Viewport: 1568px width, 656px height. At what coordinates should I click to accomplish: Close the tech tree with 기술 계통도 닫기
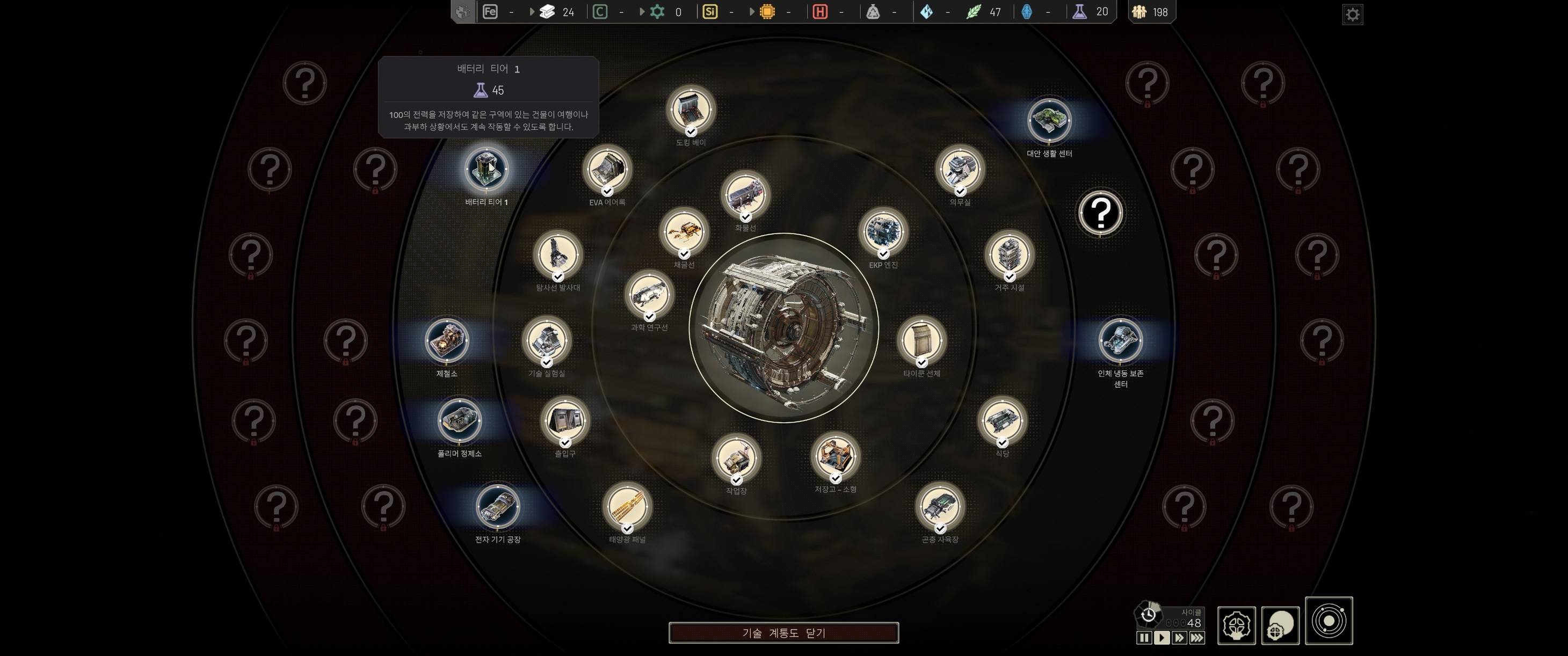click(783, 633)
